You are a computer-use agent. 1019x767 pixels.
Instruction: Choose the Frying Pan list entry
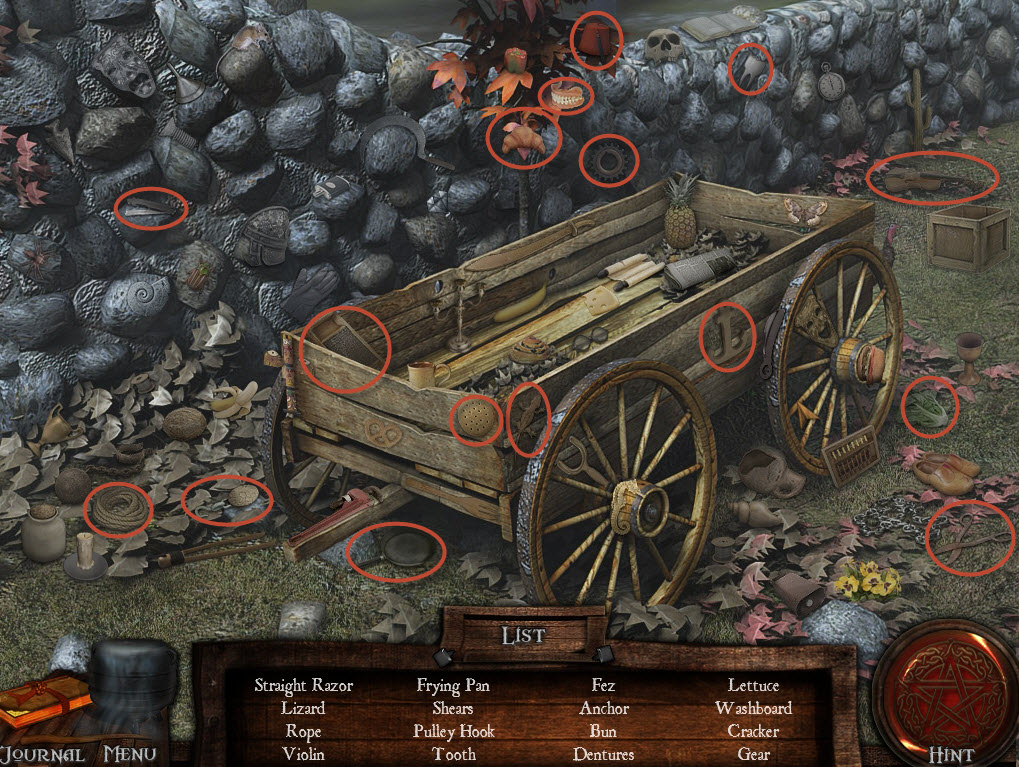point(453,686)
